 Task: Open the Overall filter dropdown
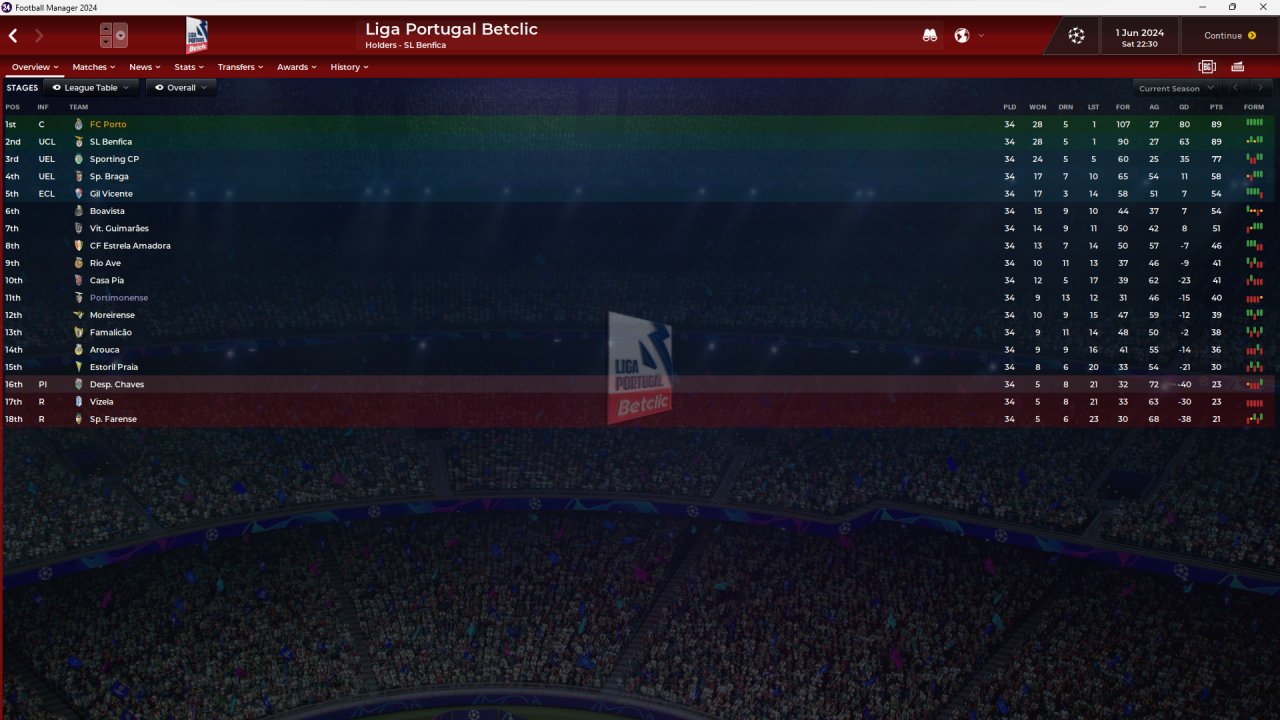[181, 88]
